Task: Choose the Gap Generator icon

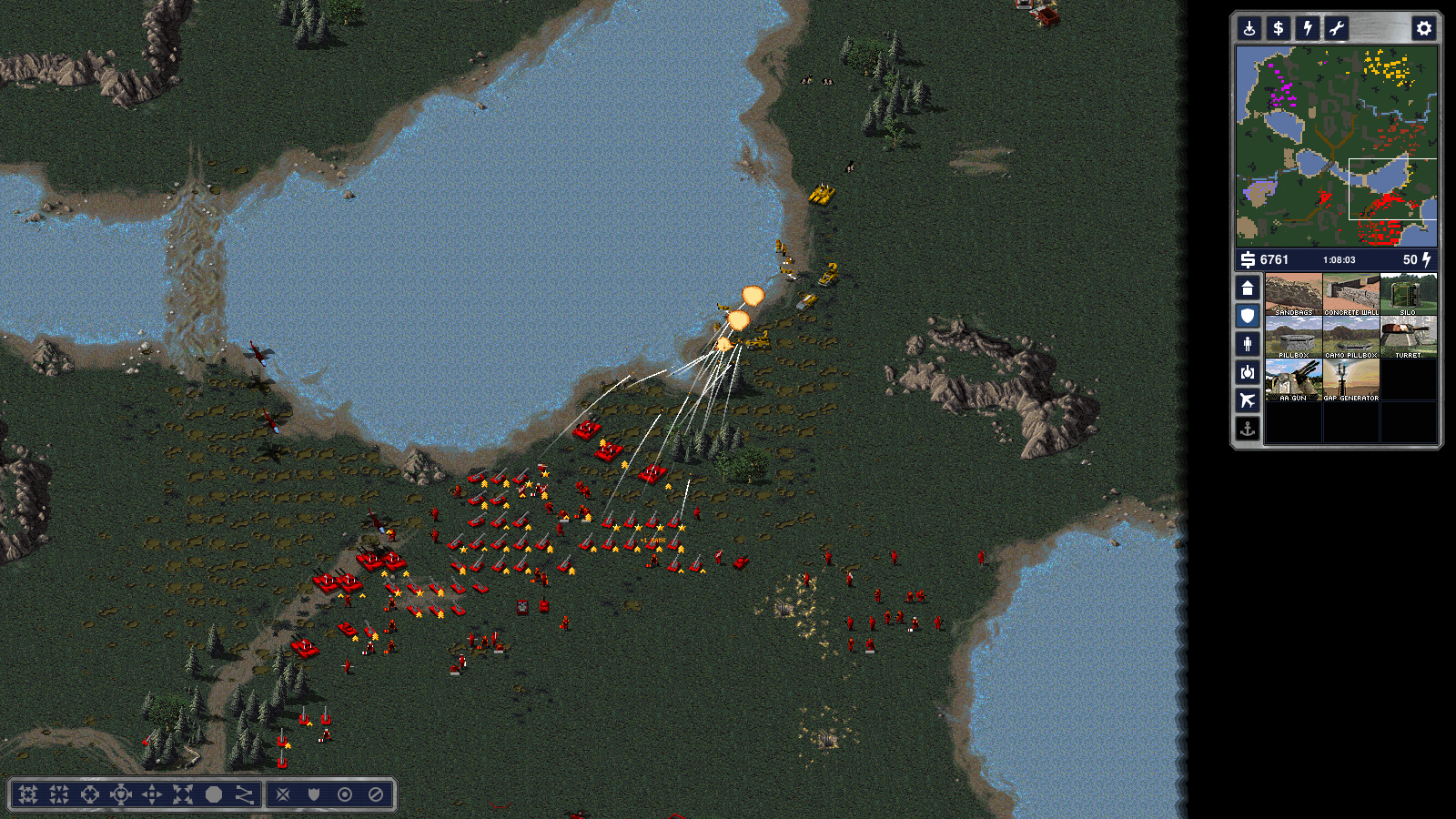Action: pyautogui.click(x=1350, y=379)
